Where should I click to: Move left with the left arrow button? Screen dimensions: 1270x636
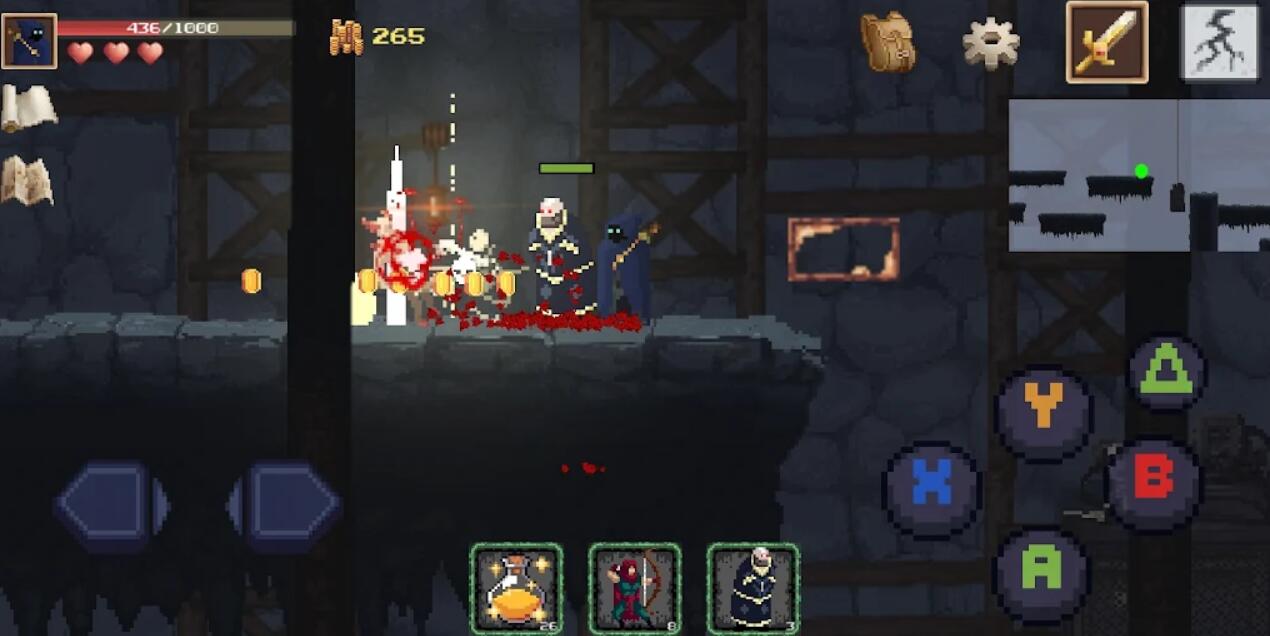109,506
